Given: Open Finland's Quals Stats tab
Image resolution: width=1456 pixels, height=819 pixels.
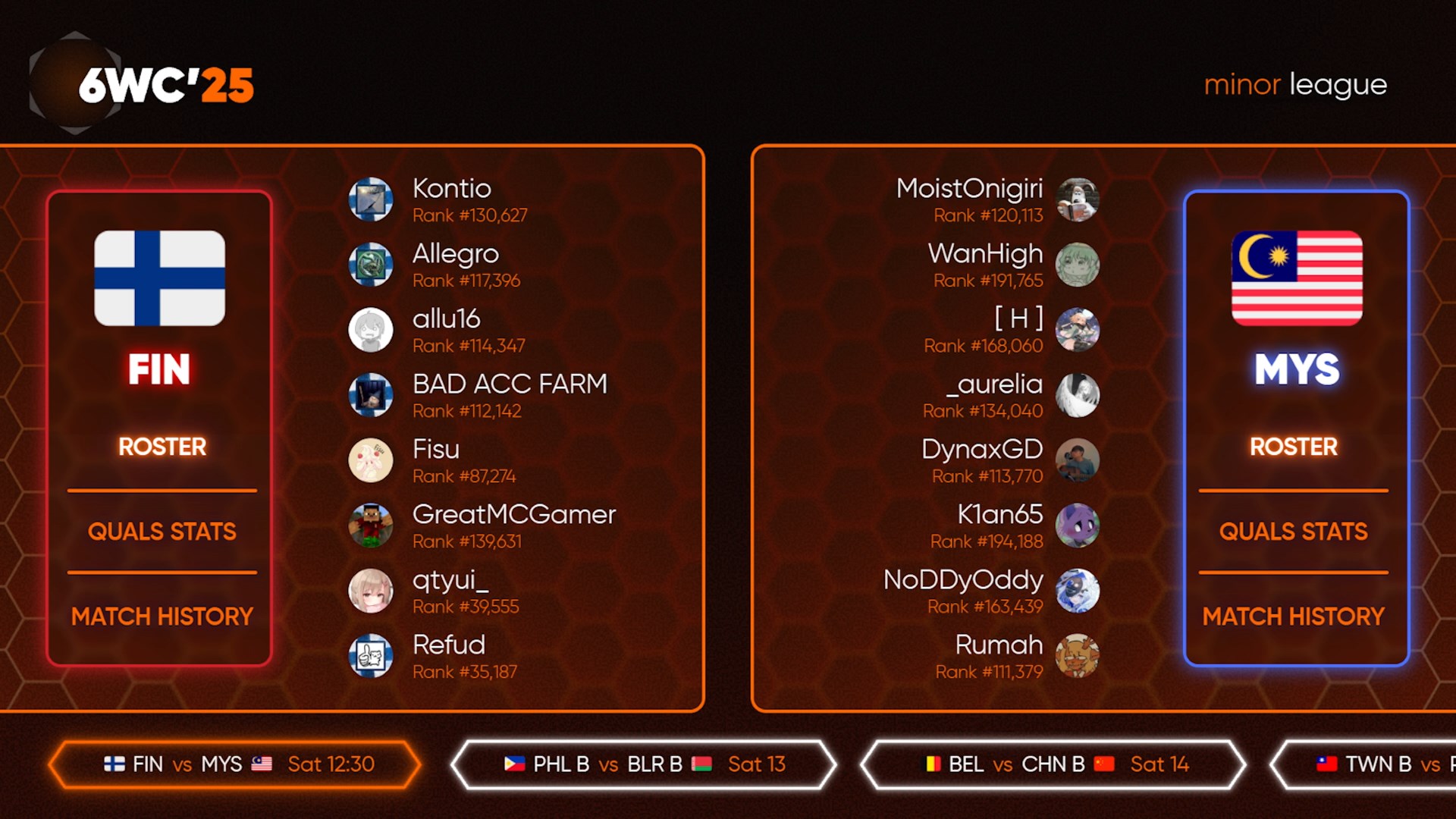Looking at the screenshot, I should tap(162, 532).
